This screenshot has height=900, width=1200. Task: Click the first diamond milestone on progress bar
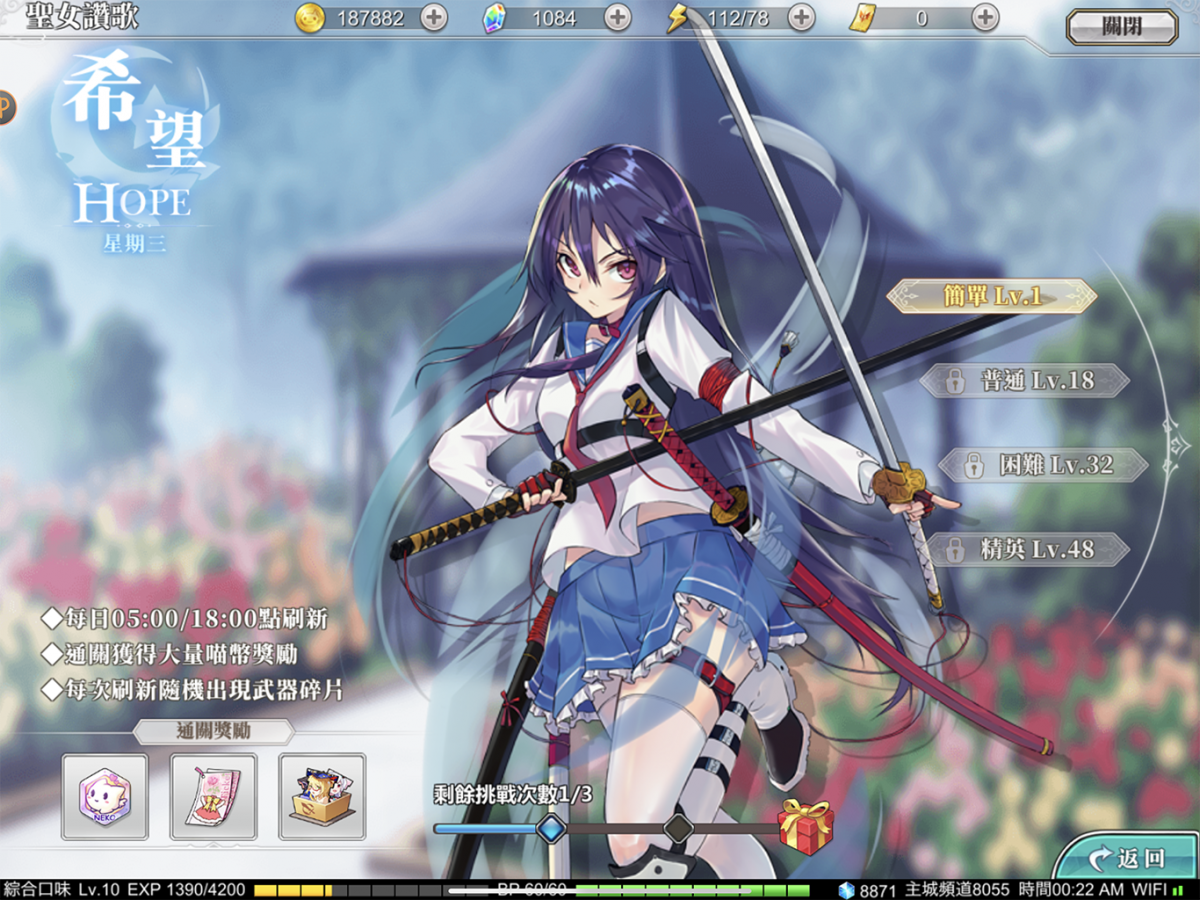click(551, 827)
